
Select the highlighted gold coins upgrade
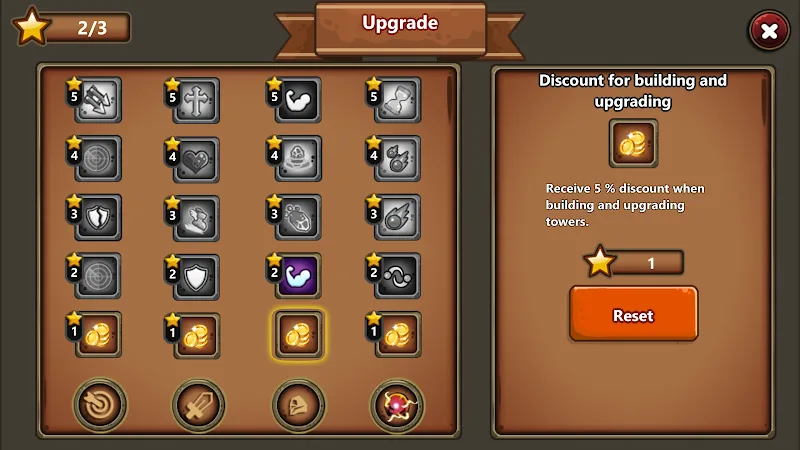(298, 334)
